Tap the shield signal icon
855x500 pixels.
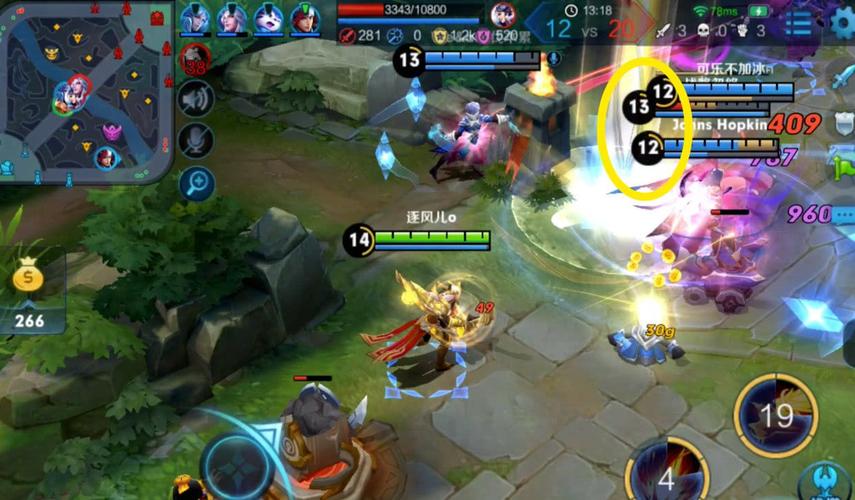click(844, 122)
